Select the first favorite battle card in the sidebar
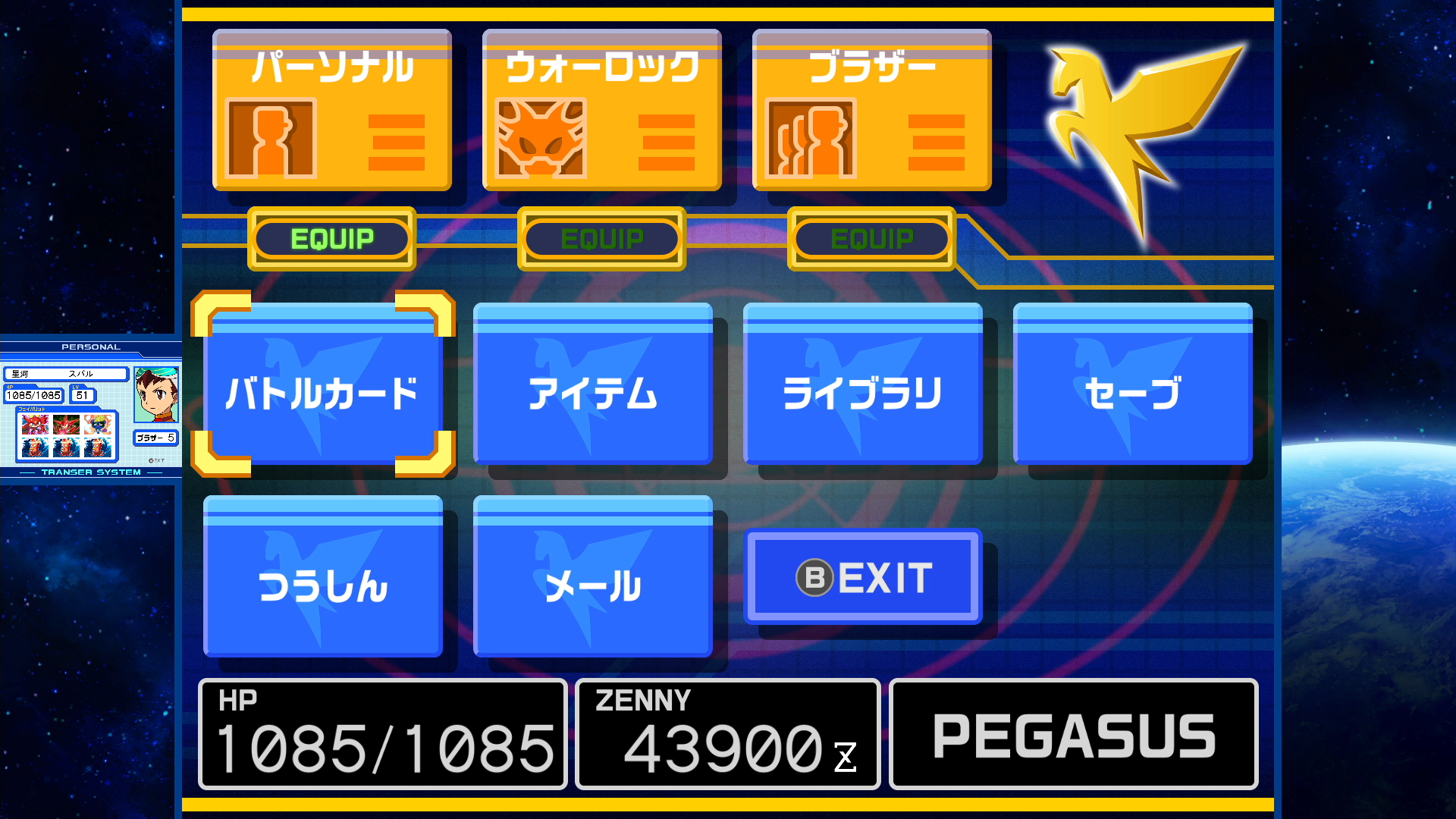This screenshot has height=819, width=1456. pyautogui.click(x=36, y=424)
